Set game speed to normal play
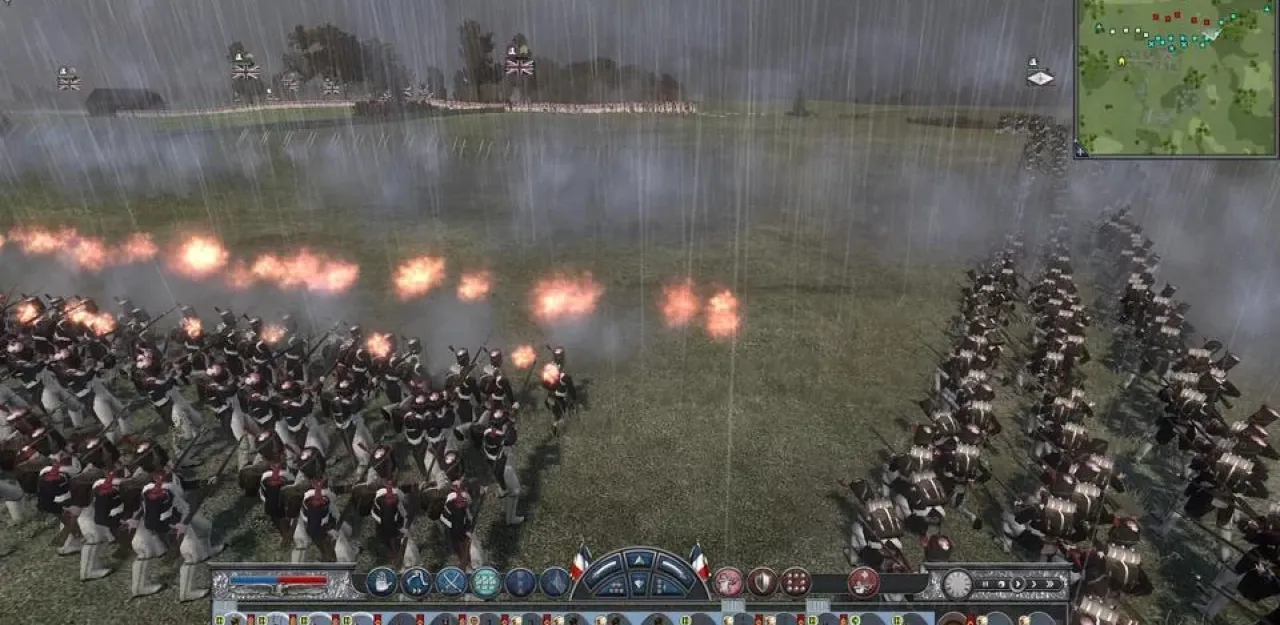 (x=1018, y=583)
